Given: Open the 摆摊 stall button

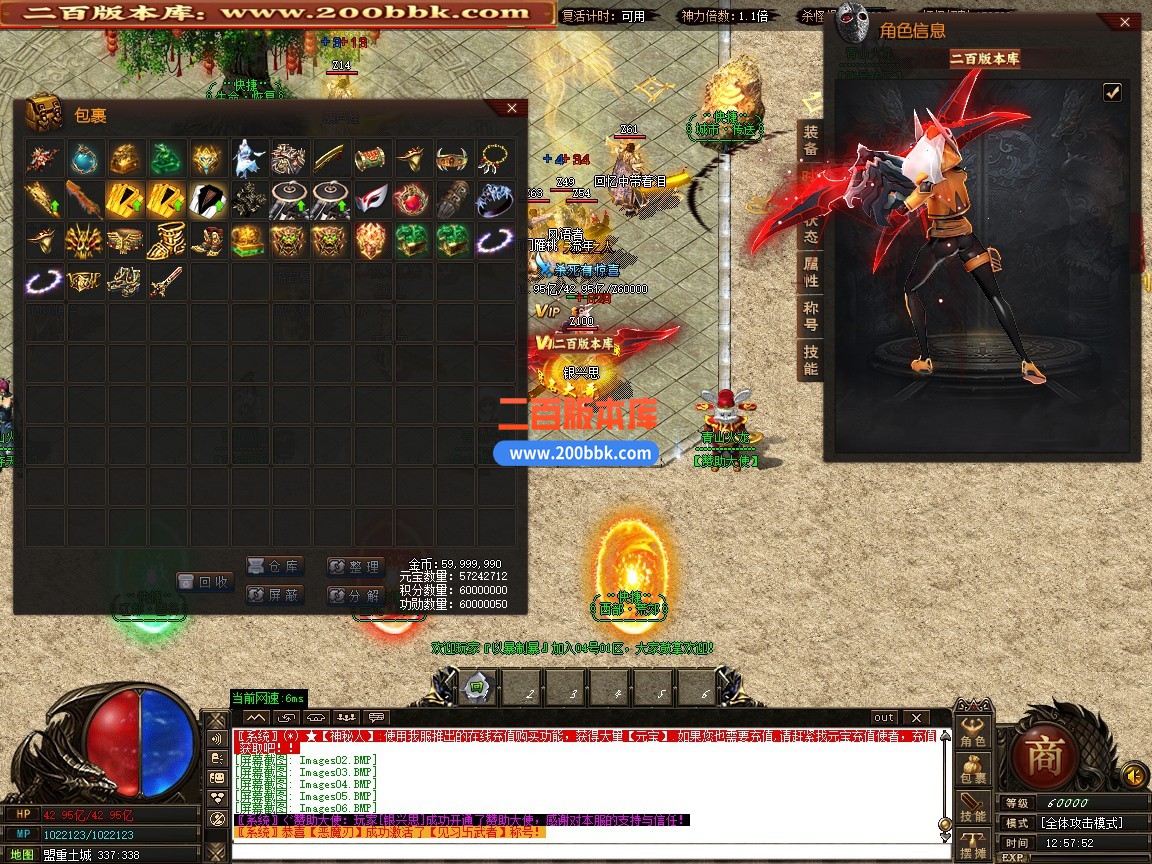Looking at the screenshot, I should 973,847.
